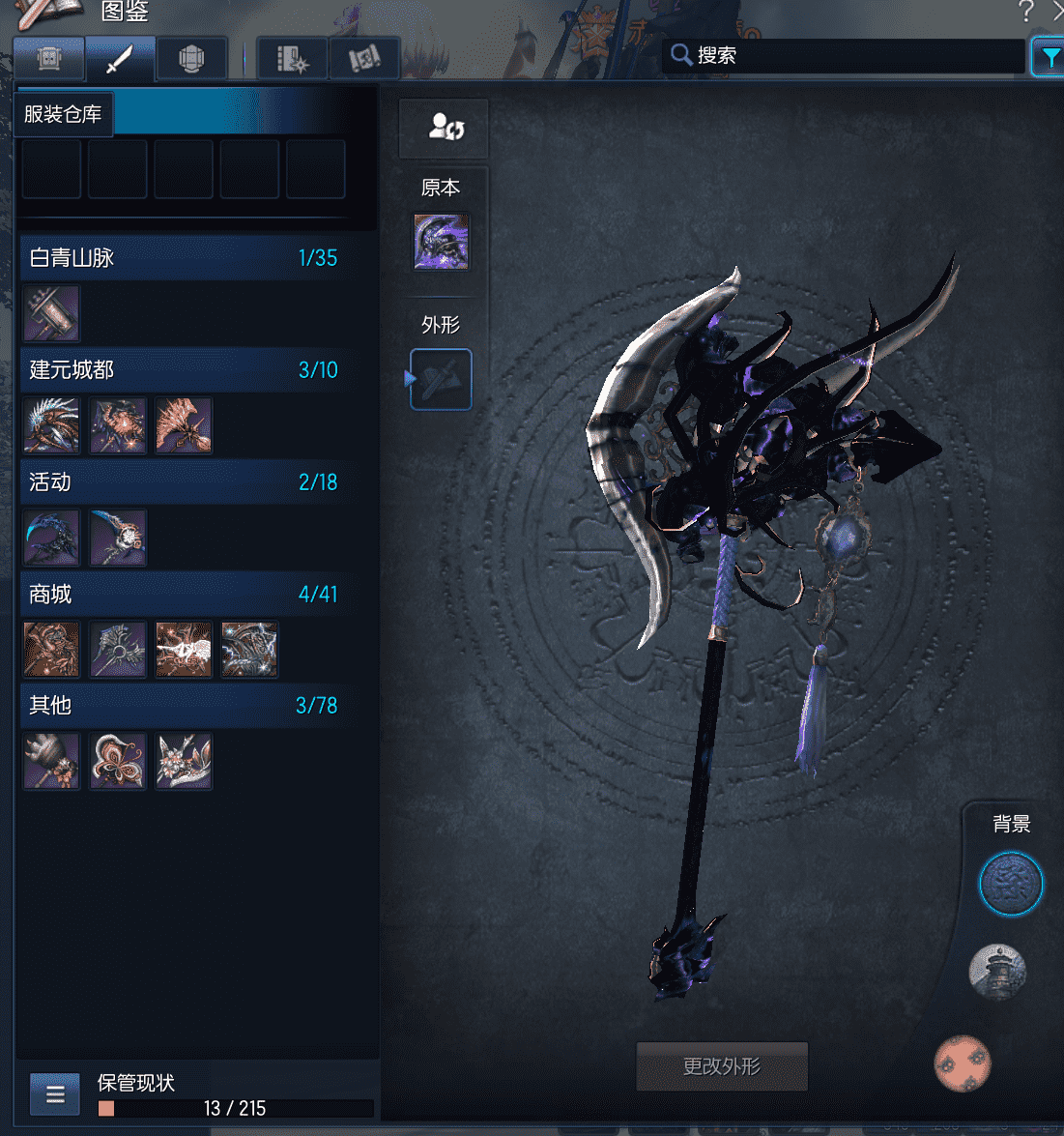This screenshot has height=1136, width=1064.
Task: Choose the butterfly weapon skin under 其他
Action: click(118, 761)
